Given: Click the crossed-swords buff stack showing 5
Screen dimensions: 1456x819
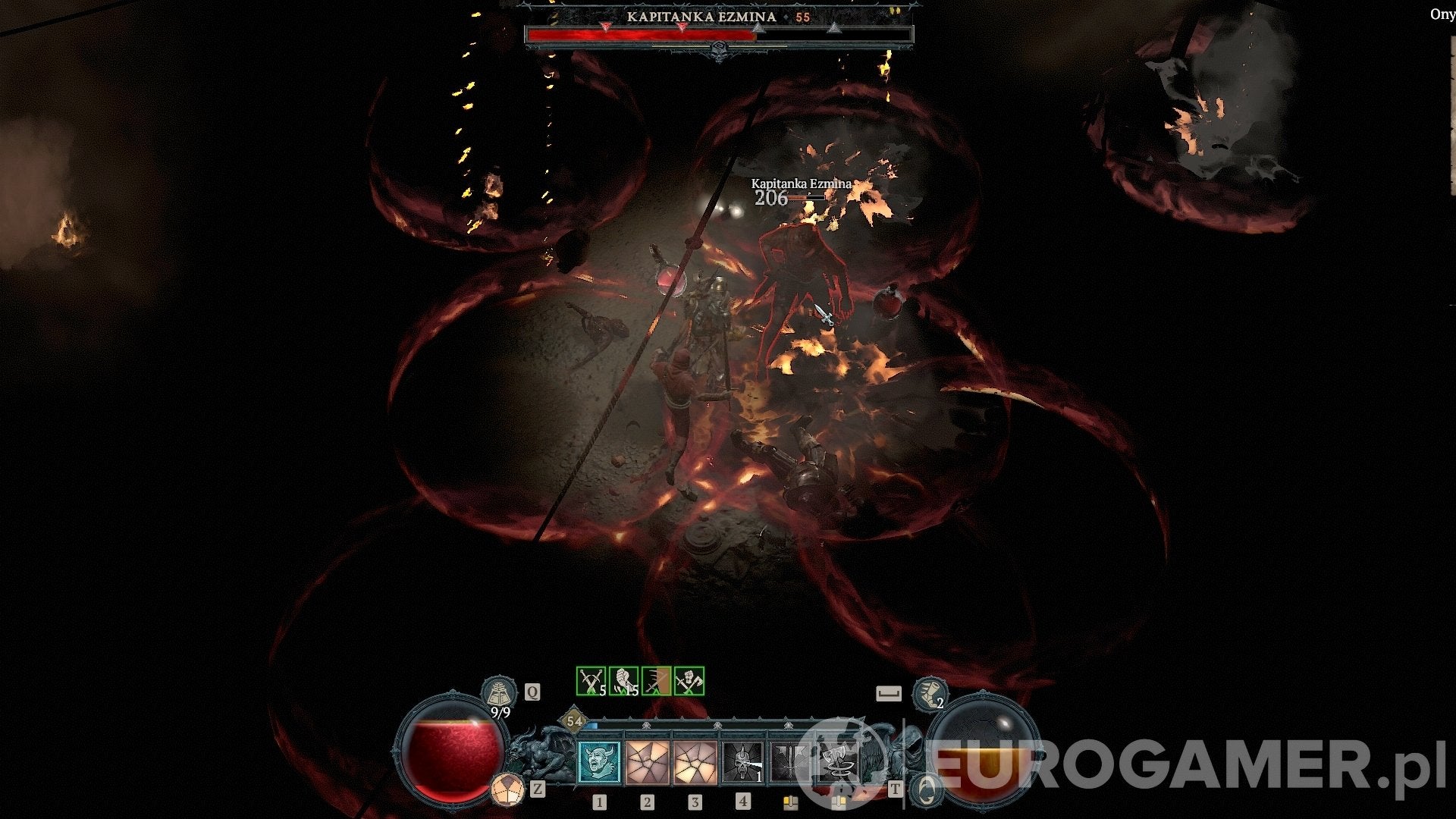Looking at the screenshot, I should [589, 681].
